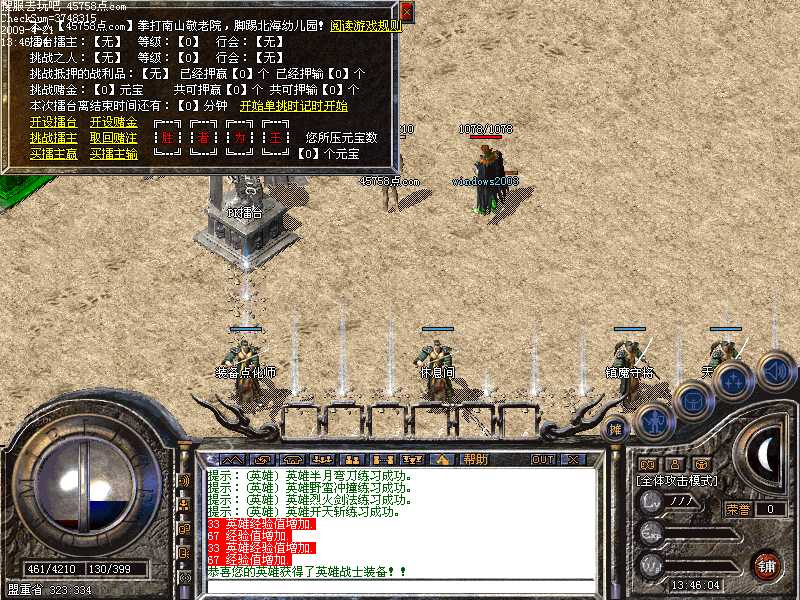Choose 开设赌金 option
The image size is (800, 600).
point(113,122)
